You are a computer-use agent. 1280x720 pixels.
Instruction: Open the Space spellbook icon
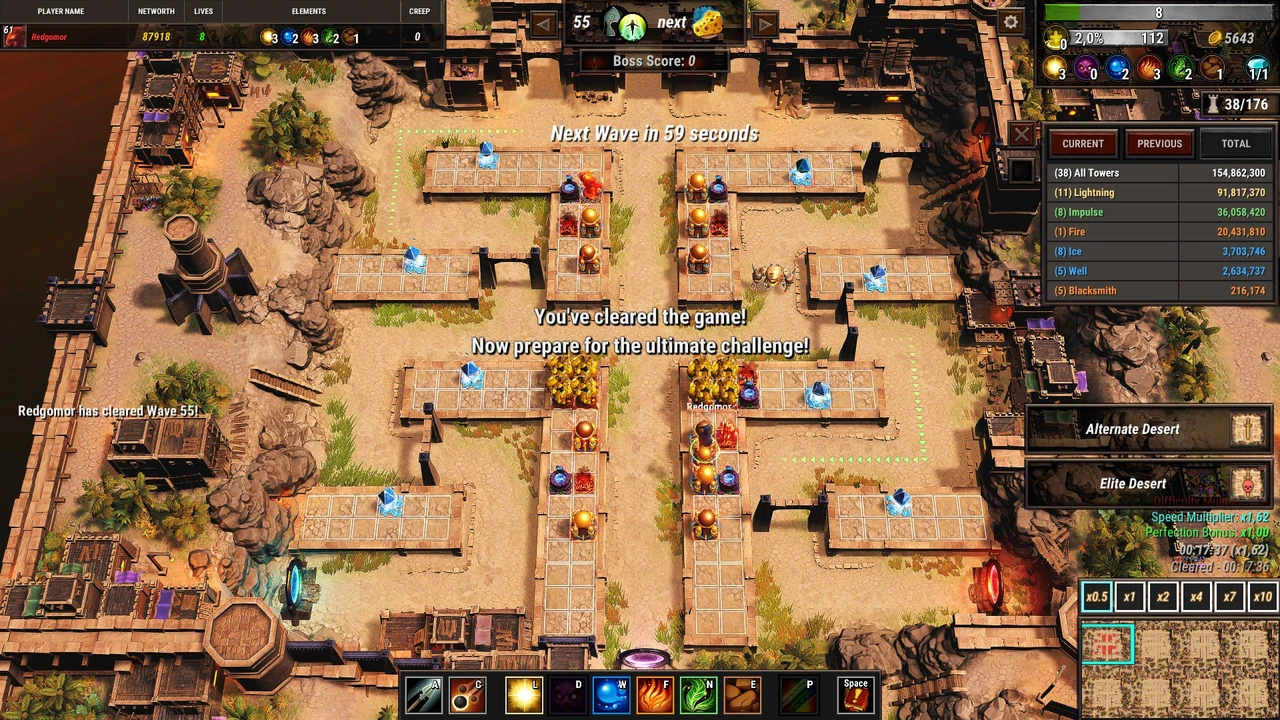(x=855, y=694)
